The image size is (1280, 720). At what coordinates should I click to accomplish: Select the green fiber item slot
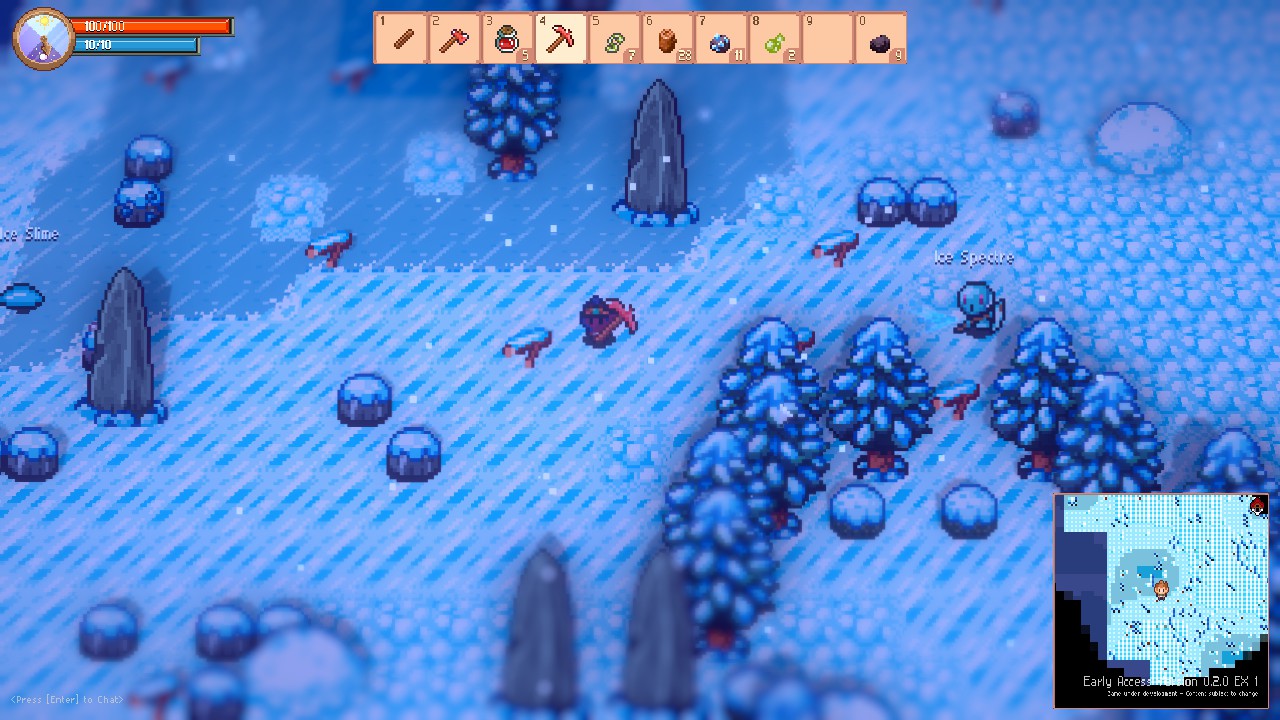614,38
